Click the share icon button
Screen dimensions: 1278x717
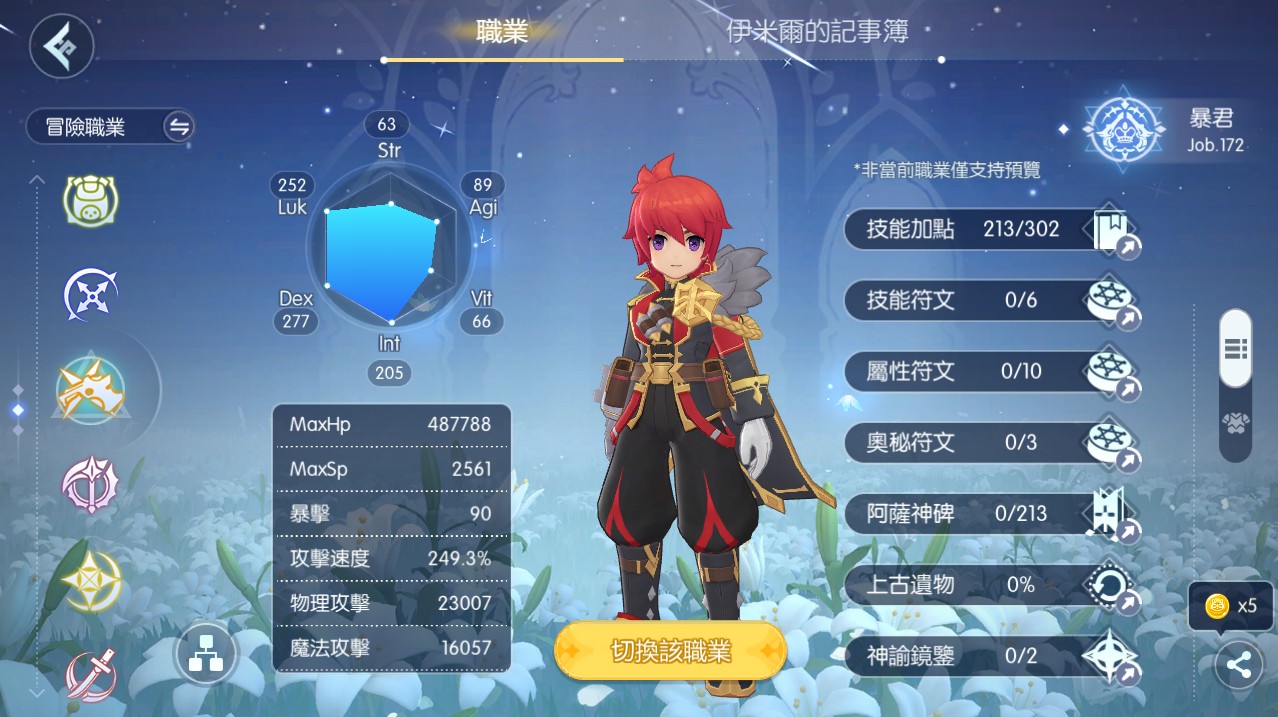pos(1239,665)
